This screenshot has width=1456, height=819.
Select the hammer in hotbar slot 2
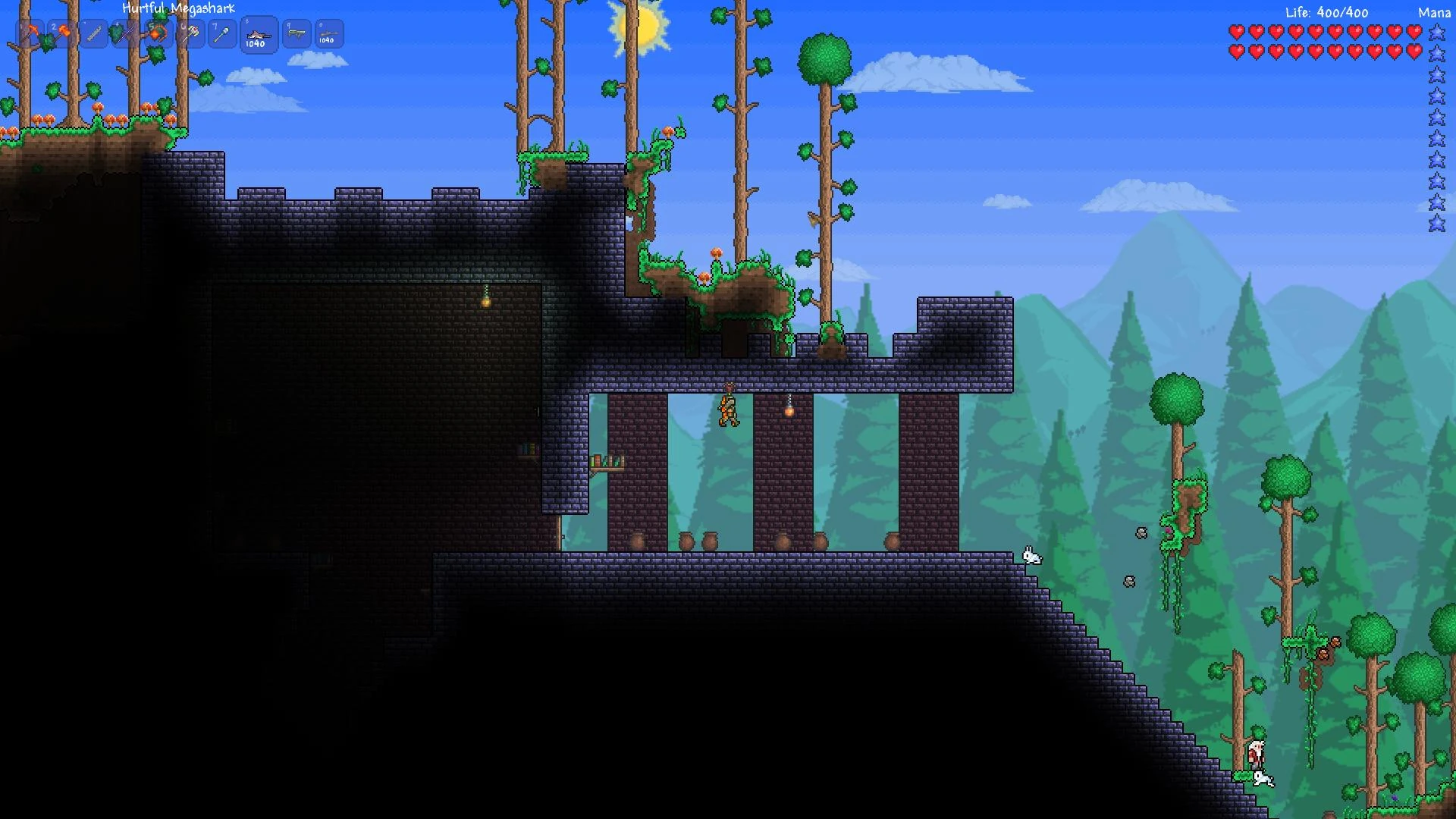(x=64, y=33)
